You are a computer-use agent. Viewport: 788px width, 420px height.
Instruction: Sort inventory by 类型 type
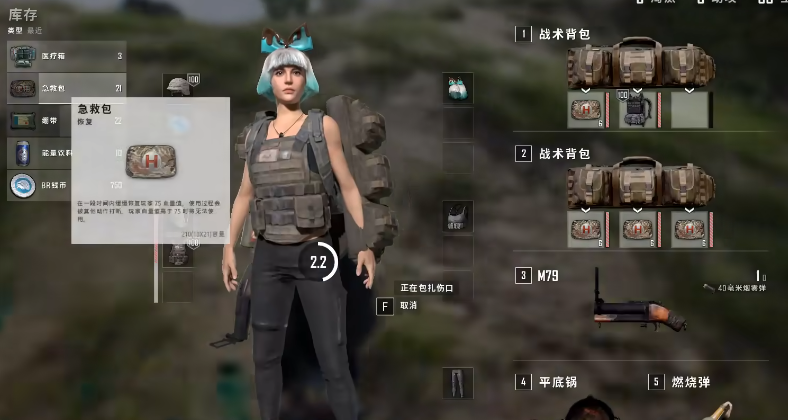coord(15,31)
